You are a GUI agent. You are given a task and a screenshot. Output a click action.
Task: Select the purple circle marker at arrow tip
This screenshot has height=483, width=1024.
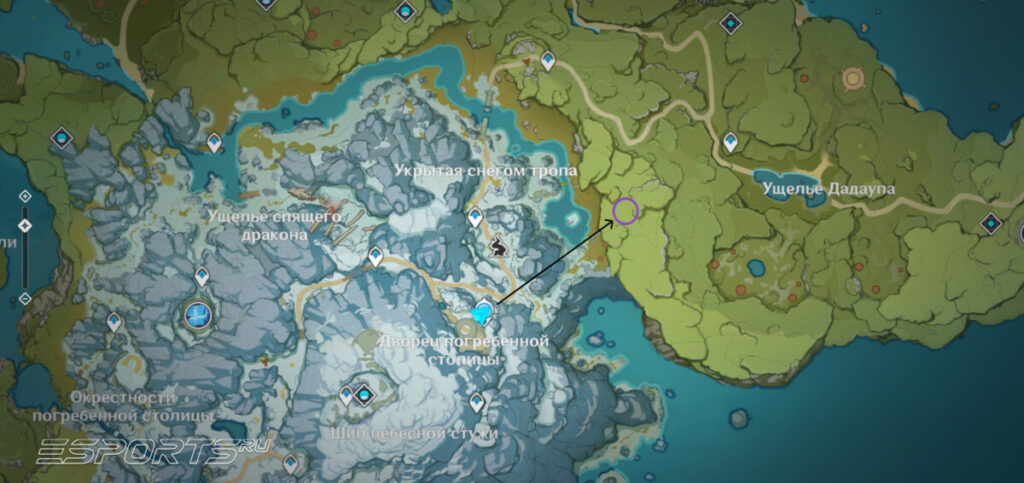pos(626,211)
